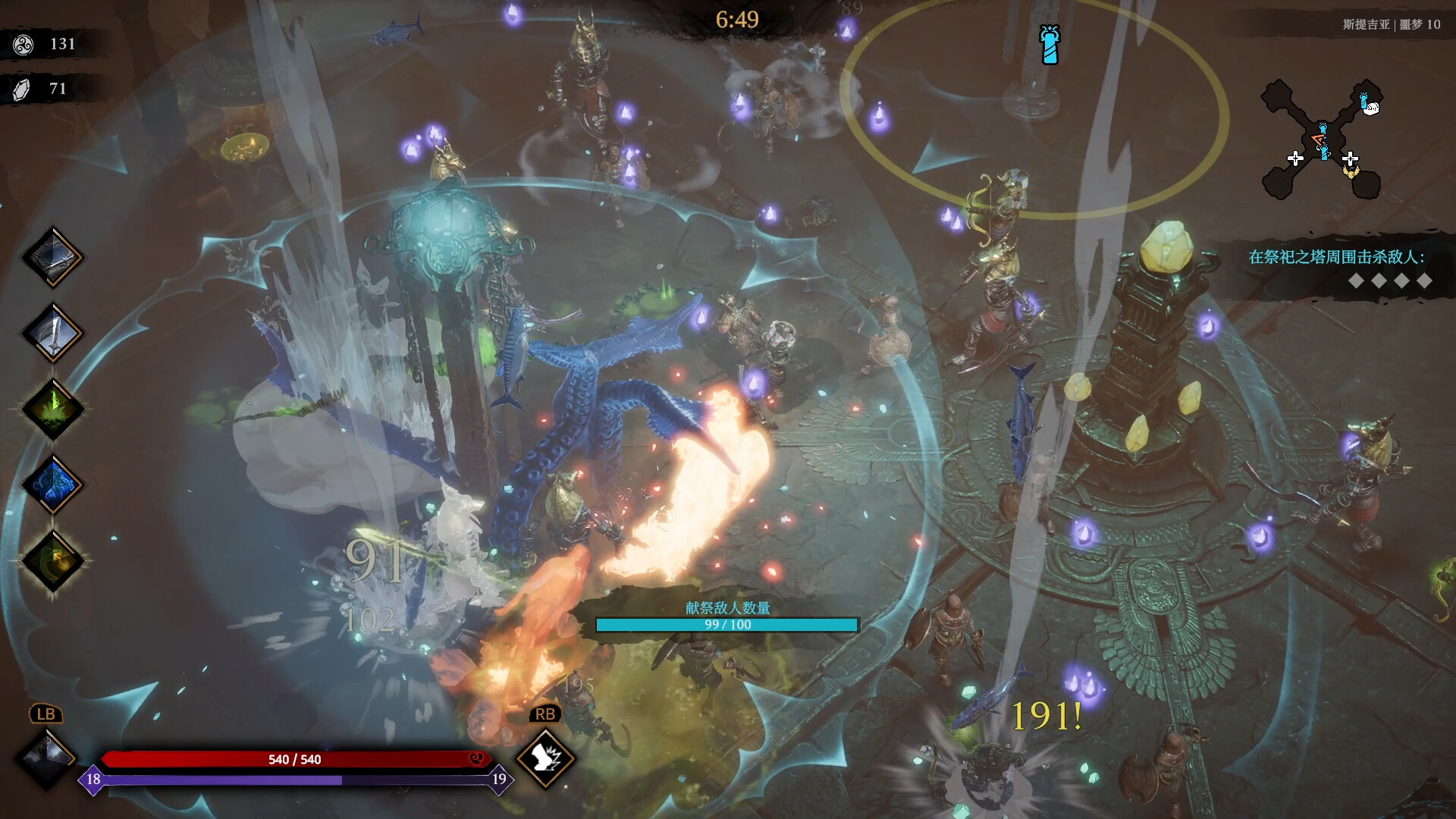Check the sacrifice tower kill objective tracker
The image size is (1456, 819).
tap(1336, 268)
